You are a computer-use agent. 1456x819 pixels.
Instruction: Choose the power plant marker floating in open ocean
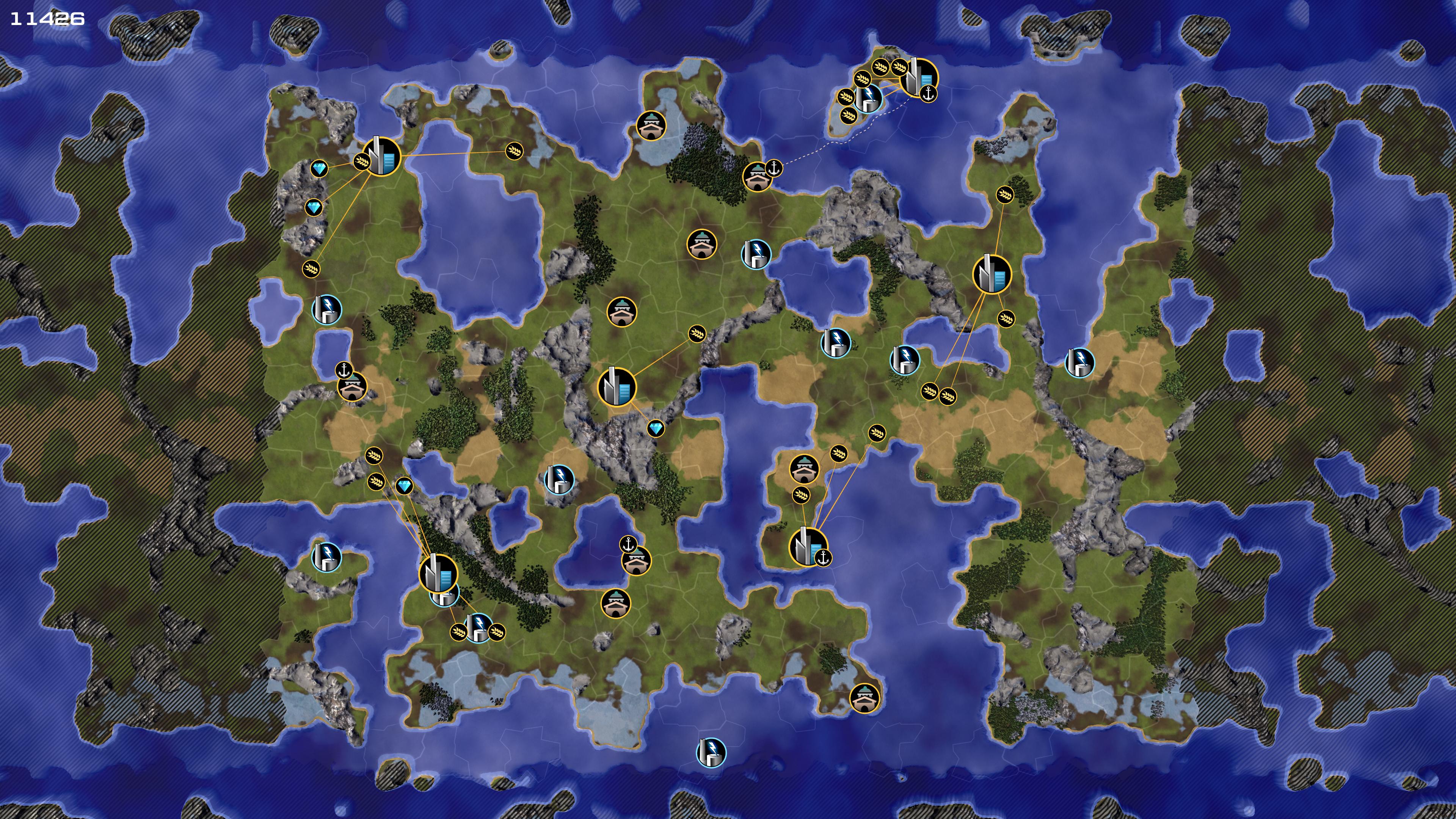[711, 752]
